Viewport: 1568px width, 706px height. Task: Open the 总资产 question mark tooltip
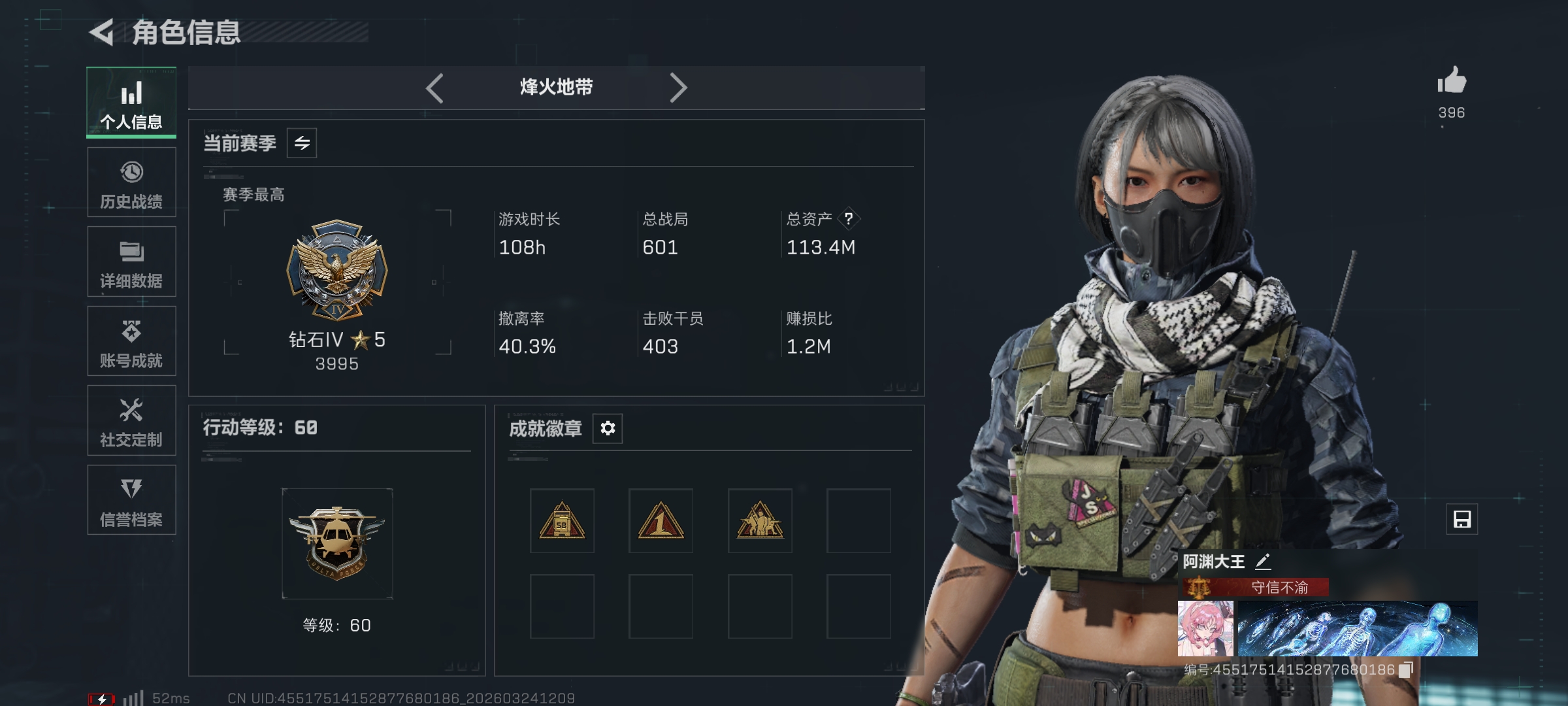point(849,220)
